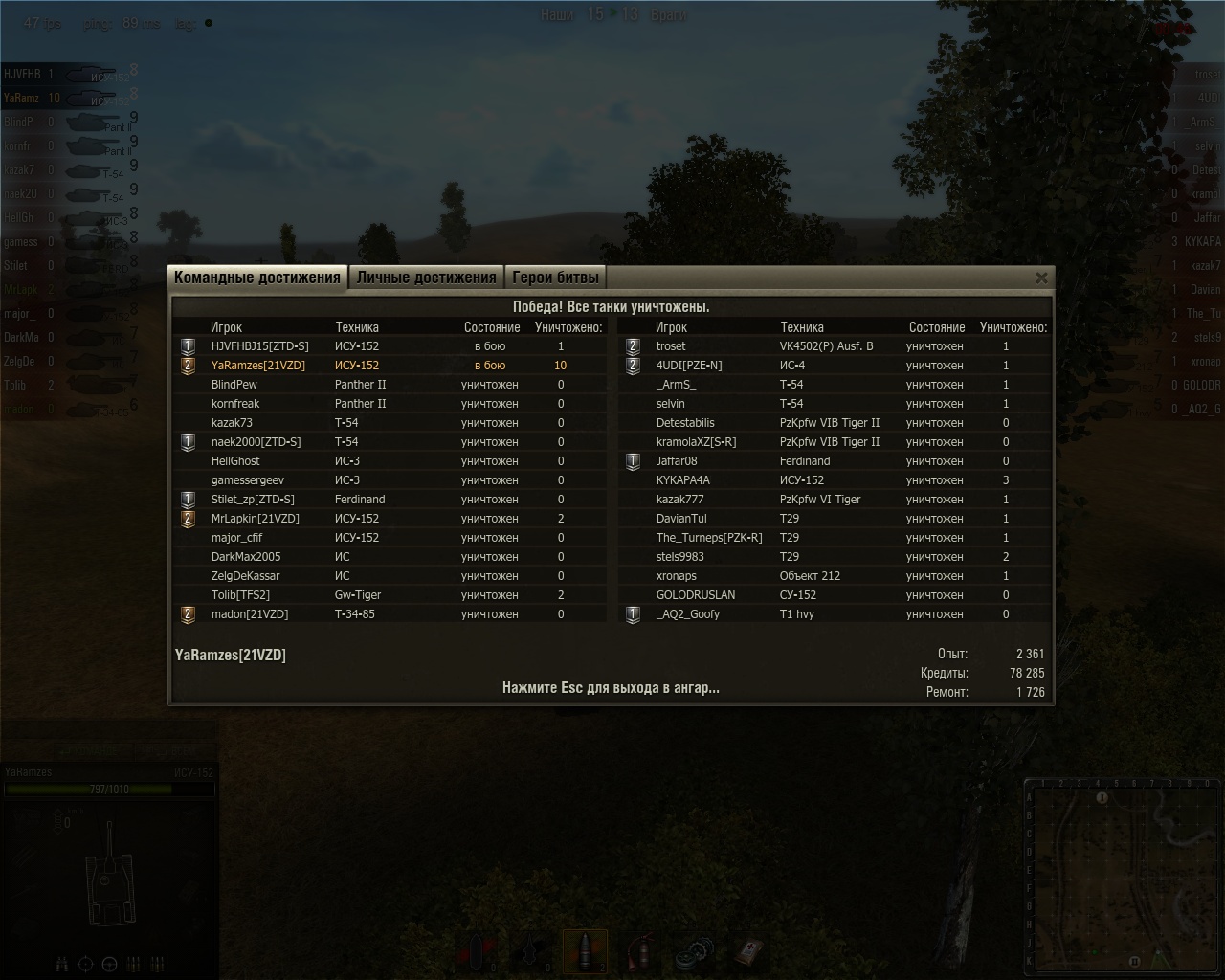Select the Командные достижения tab
This screenshot has width=1225, height=980.
click(257, 278)
